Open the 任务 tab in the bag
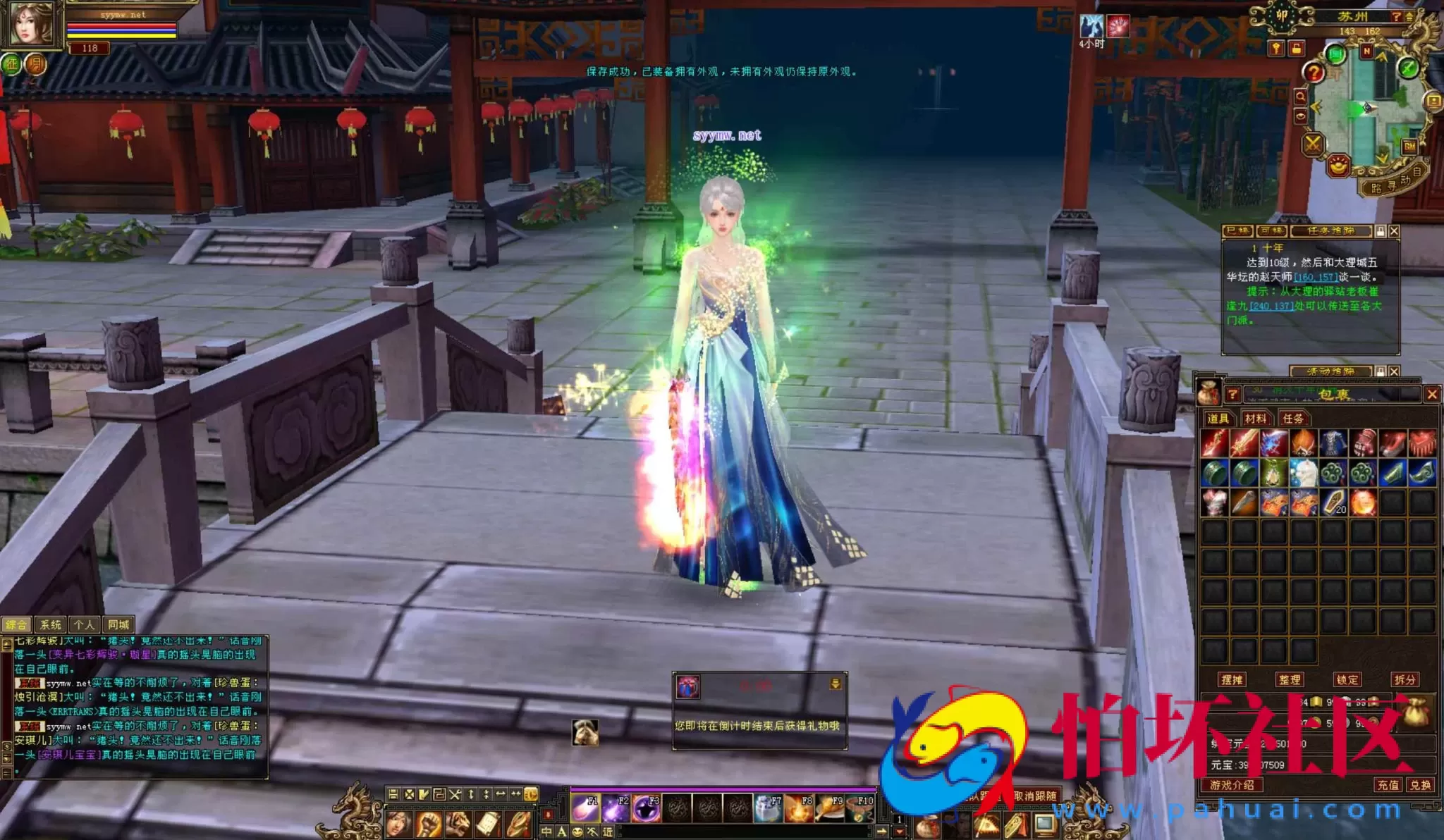The image size is (1444, 840). [x=1293, y=419]
